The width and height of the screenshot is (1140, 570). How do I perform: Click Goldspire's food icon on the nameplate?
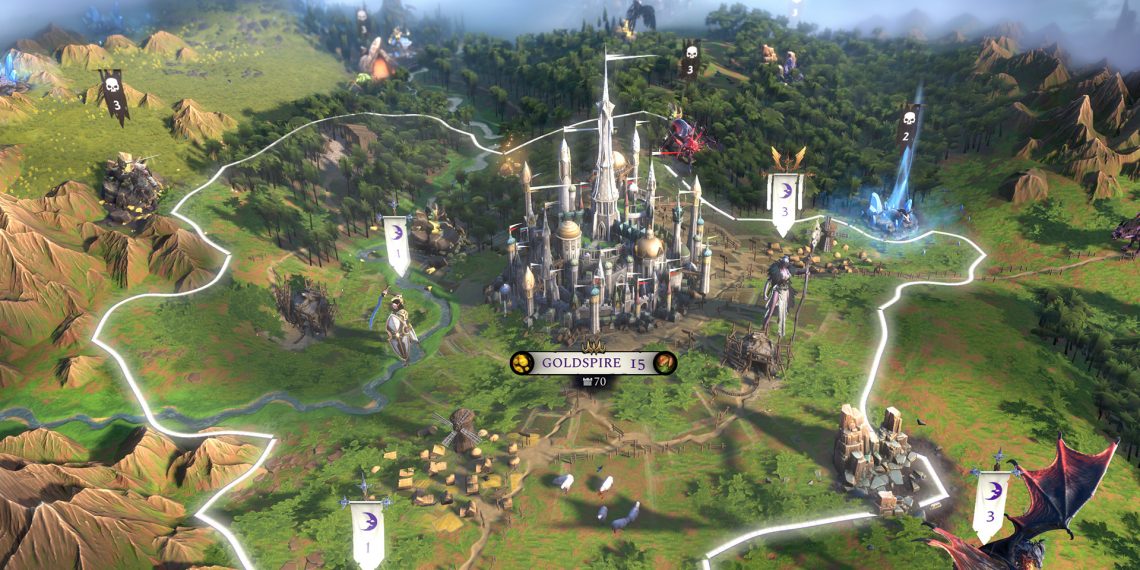tap(666, 363)
